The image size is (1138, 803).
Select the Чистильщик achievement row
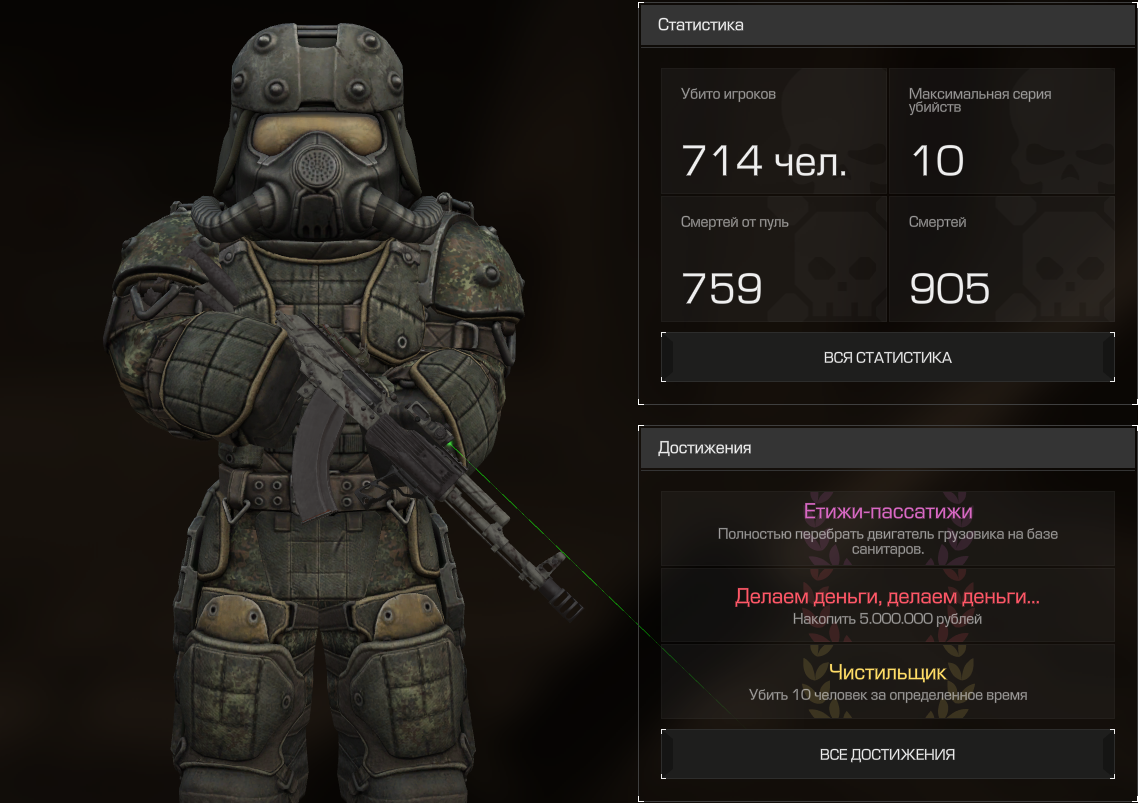(887, 681)
